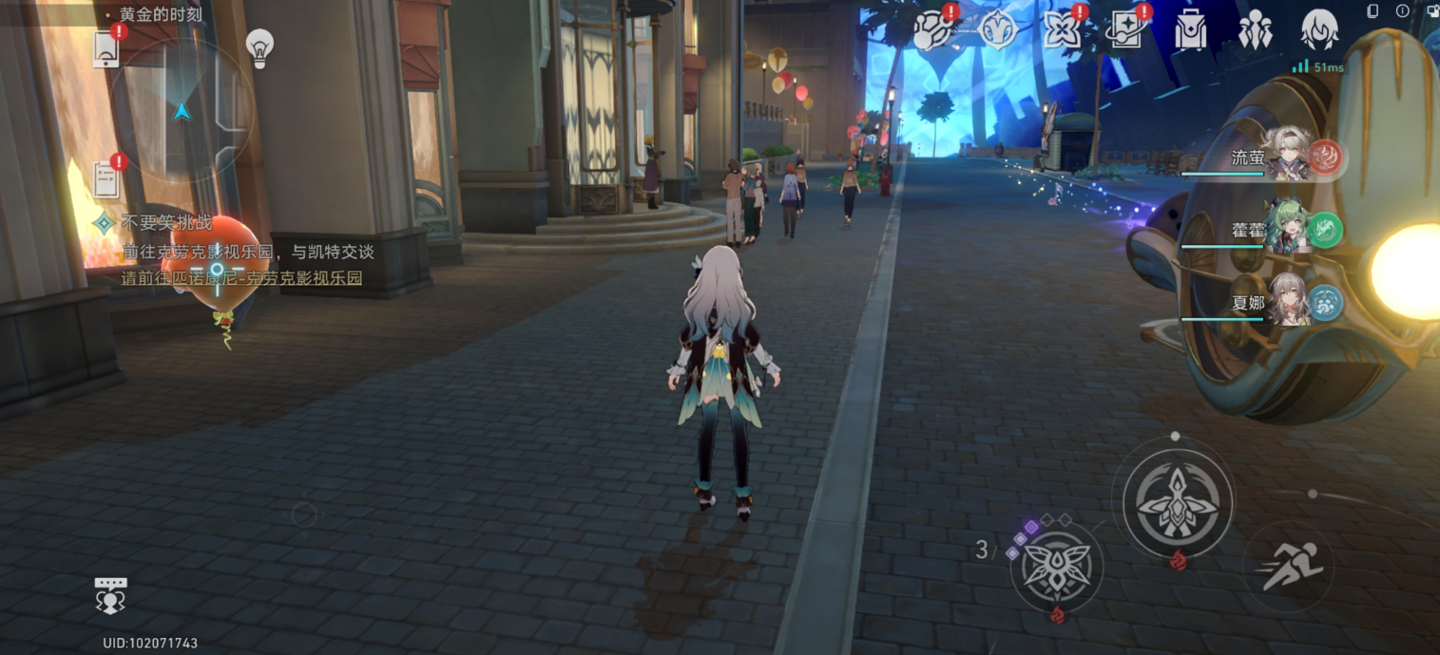Open the three-figure team setup icon
The width and height of the screenshot is (1440, 655).
pyautogui.click(x=1255, y=30)
